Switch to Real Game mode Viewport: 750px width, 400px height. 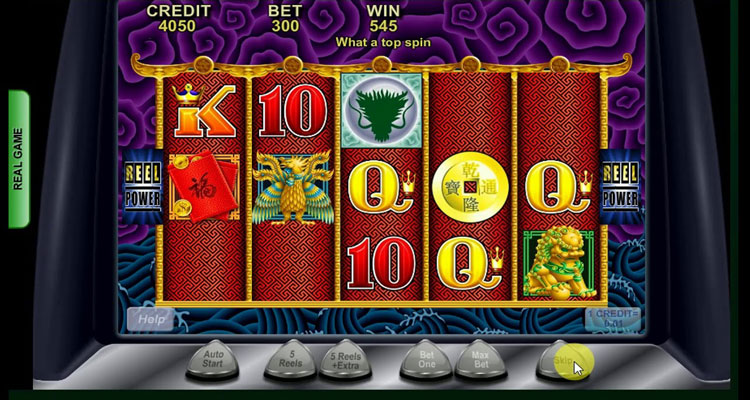(18, 160)
